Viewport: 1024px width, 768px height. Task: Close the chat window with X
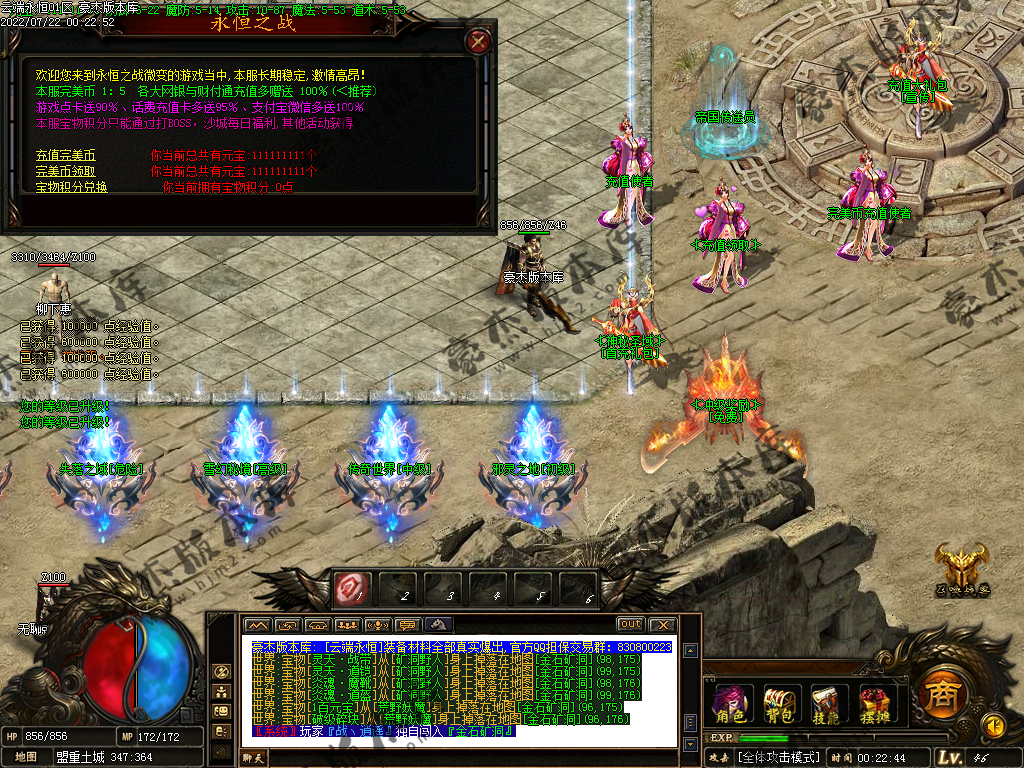pyautogui.click(x=662, y=625)
